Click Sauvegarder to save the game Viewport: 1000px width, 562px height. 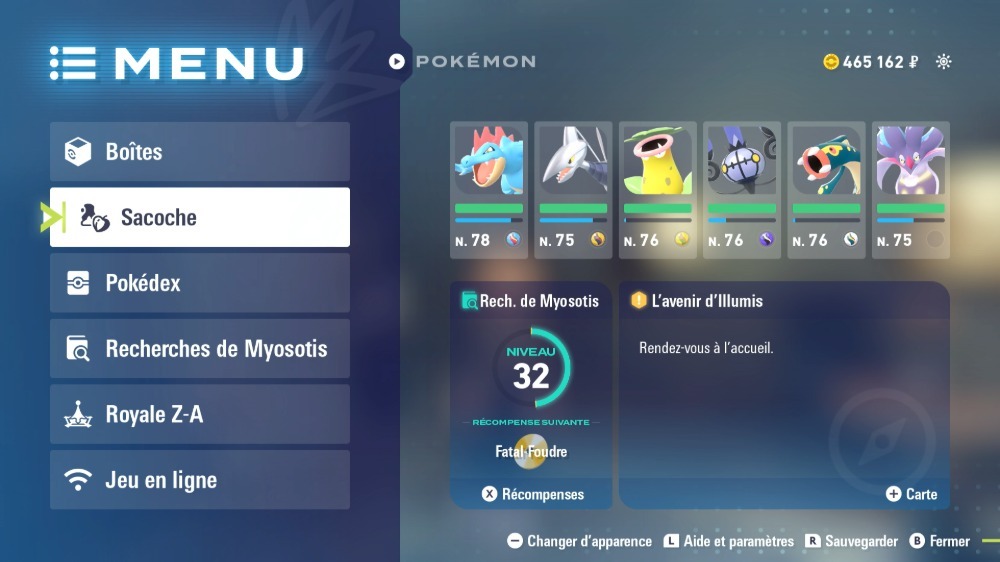pos(852,541)
